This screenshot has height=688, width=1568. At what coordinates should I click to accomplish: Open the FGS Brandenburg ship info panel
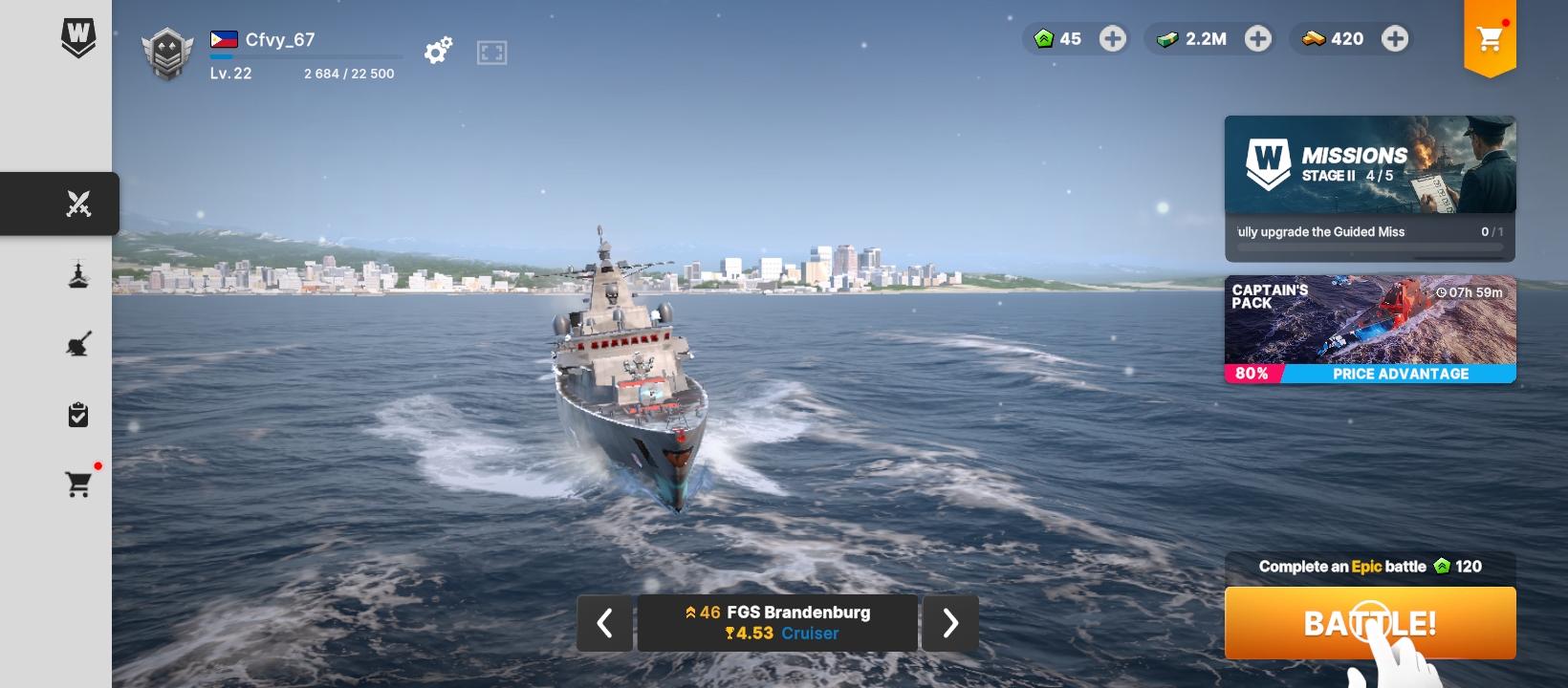click(776, 623)
